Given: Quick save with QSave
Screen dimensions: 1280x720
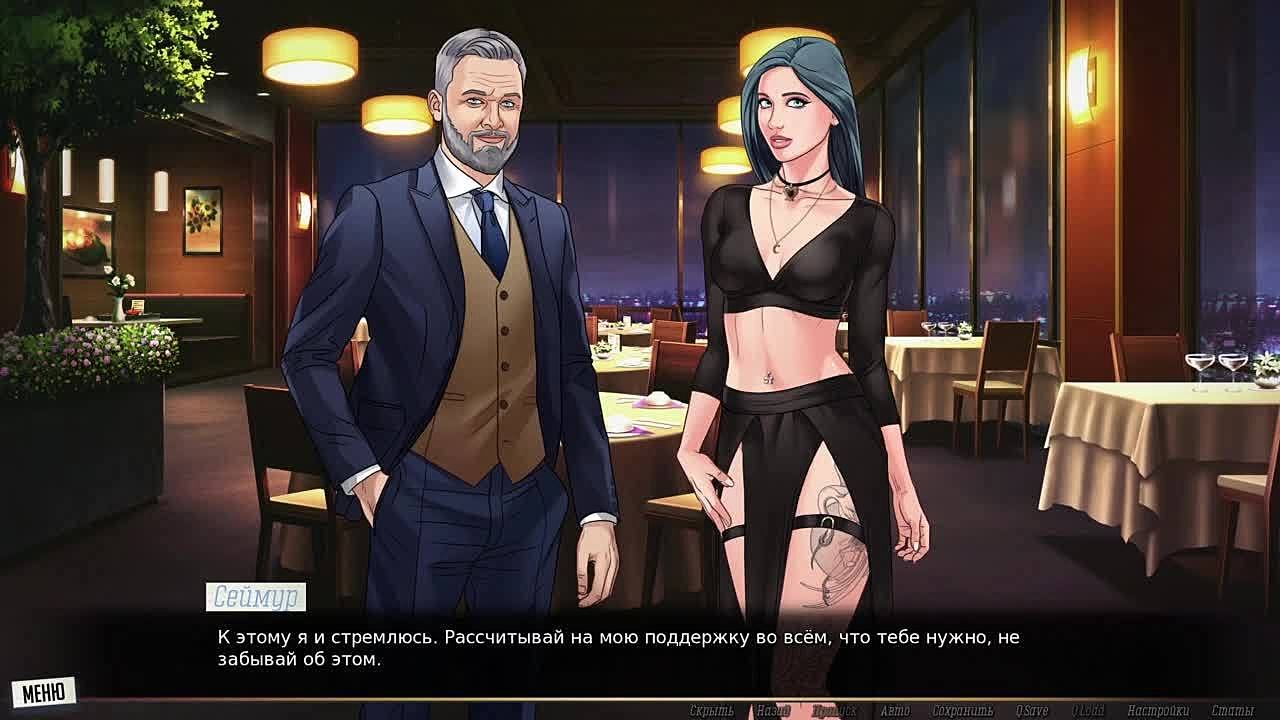Looking at the screenshot, I should [1031, 711].
